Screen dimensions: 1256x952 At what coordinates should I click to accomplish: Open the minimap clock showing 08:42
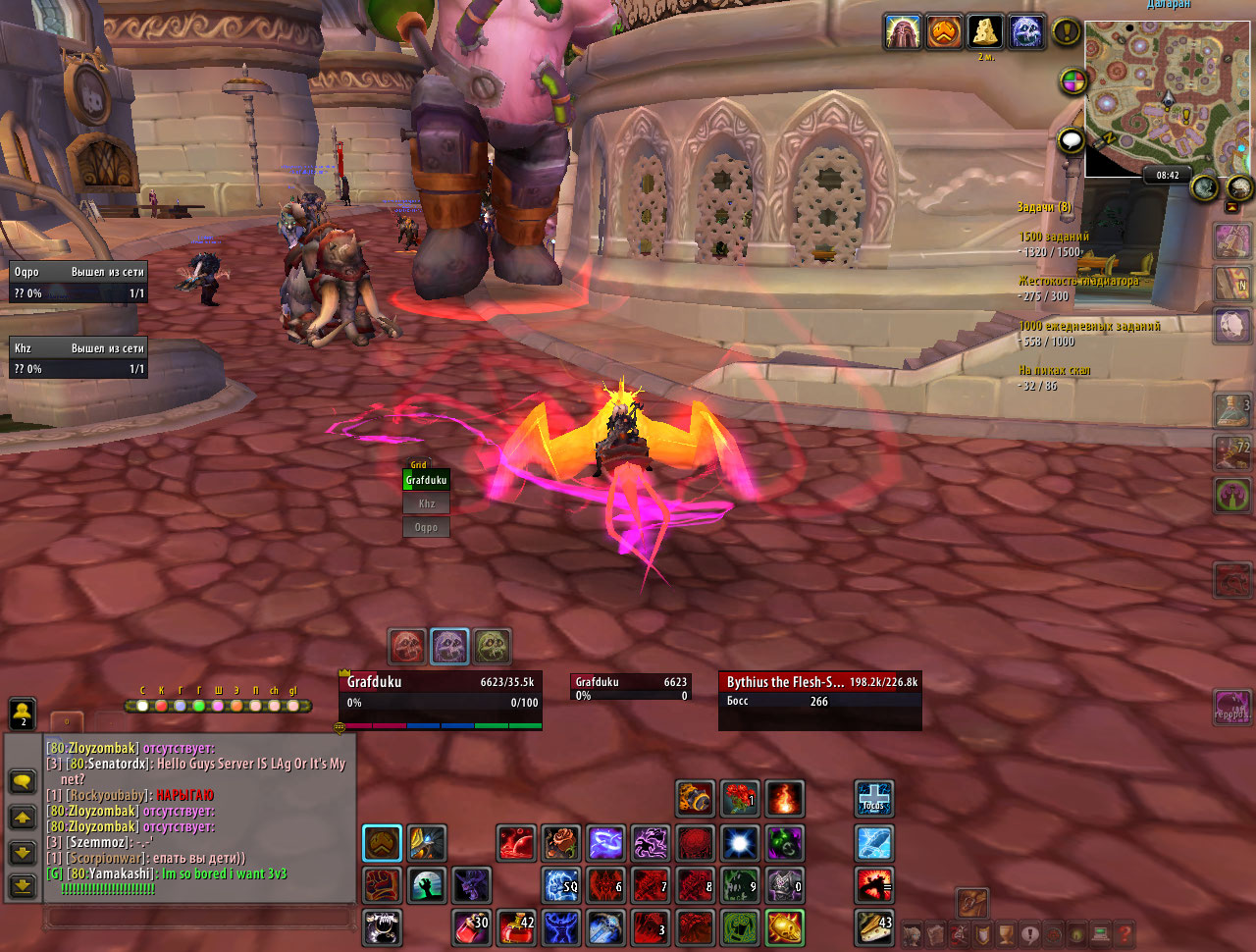pyautogui.click(x=1168, y=176)
